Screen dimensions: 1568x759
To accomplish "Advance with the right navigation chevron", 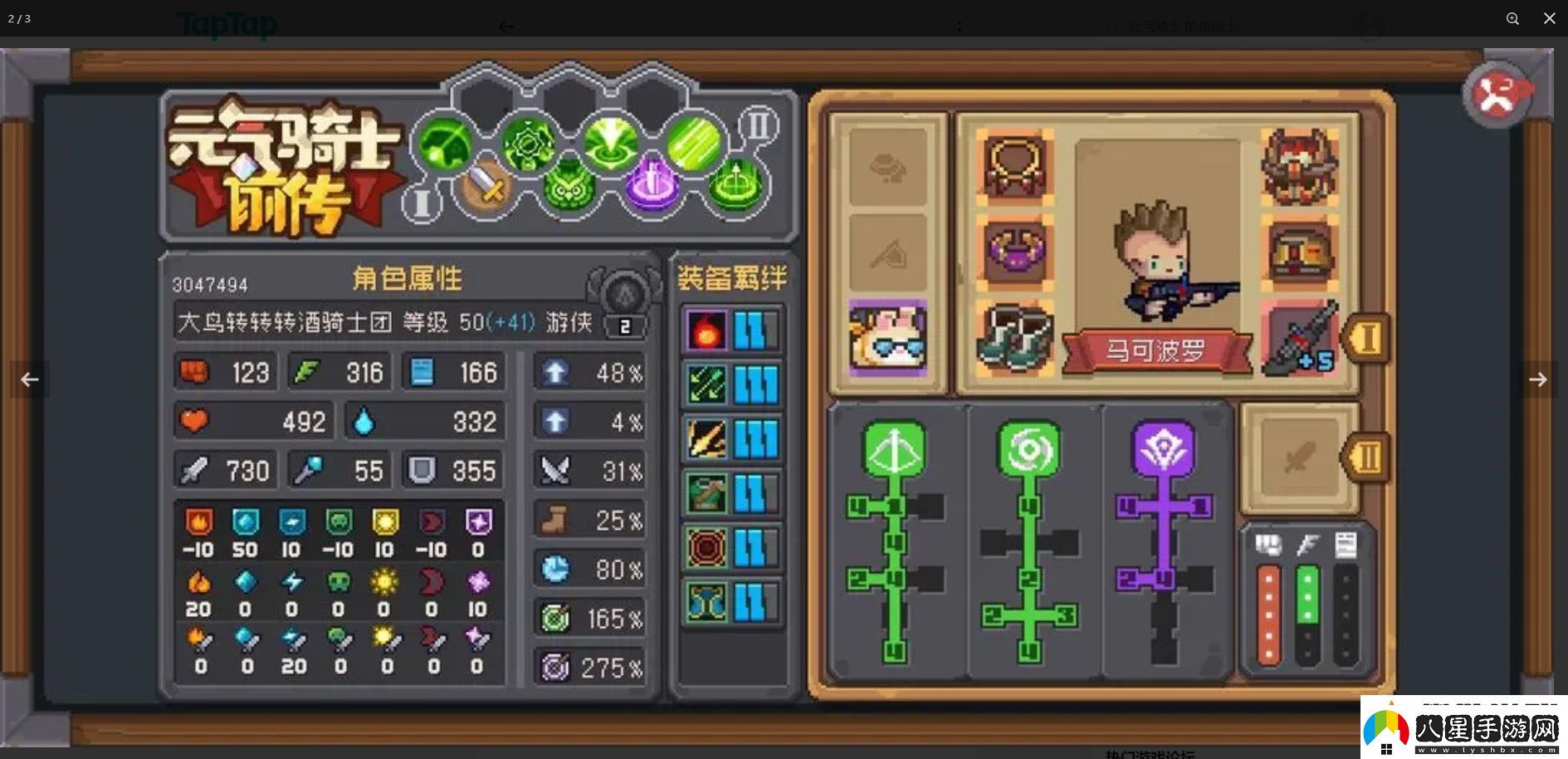I will point(1539,379).
